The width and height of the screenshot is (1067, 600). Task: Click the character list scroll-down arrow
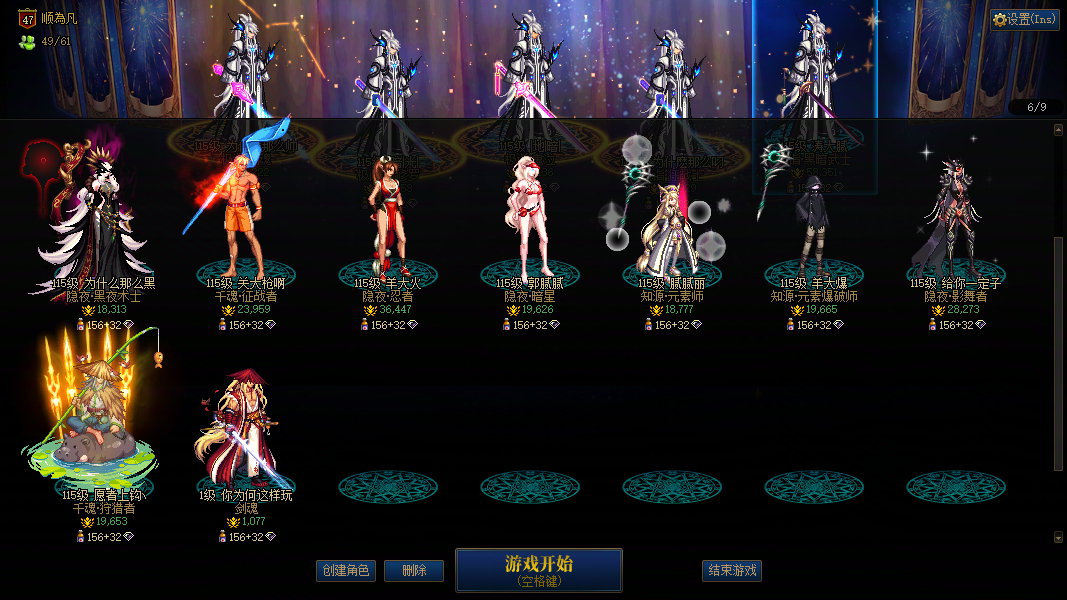click(1059, 537)
